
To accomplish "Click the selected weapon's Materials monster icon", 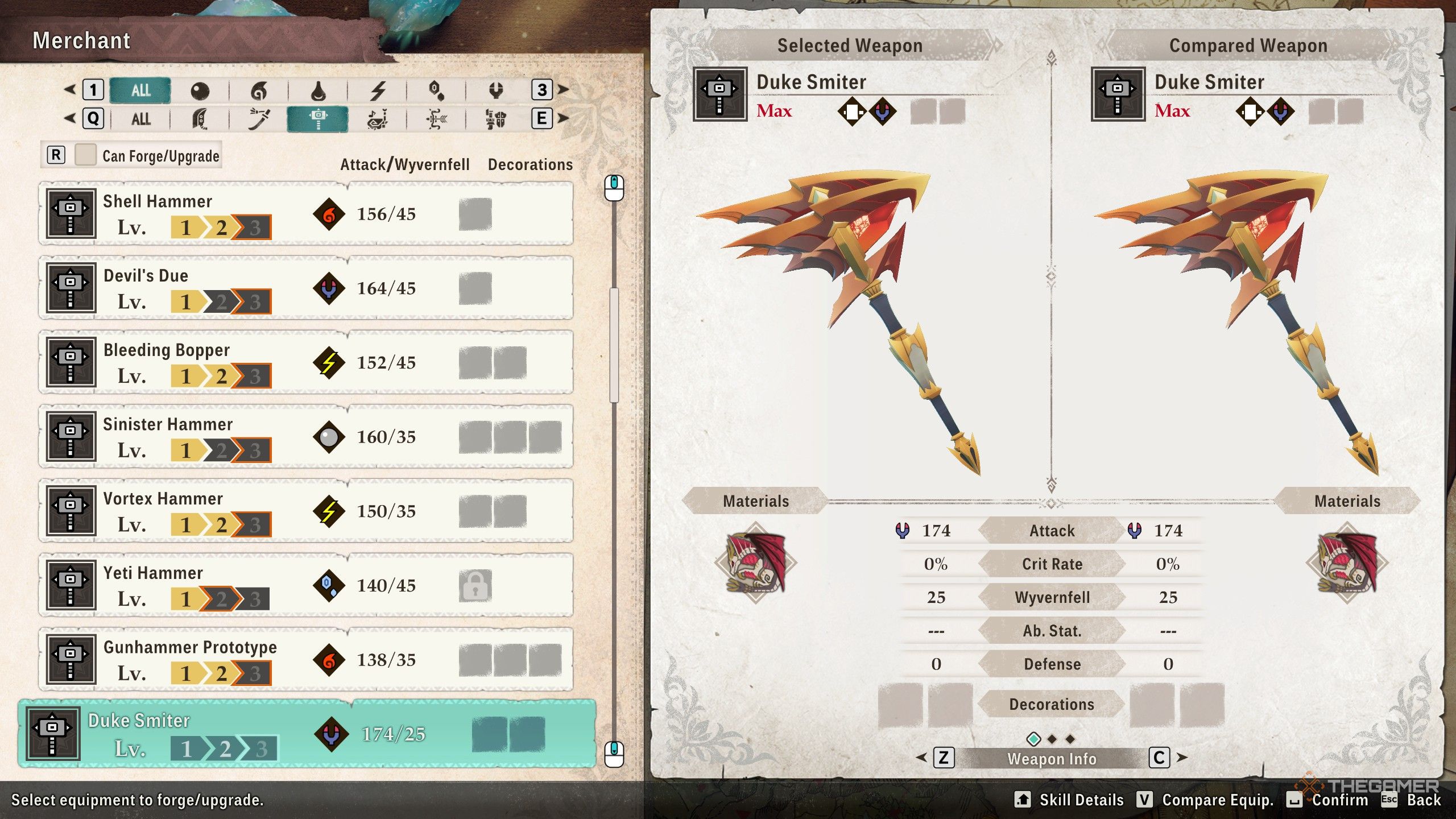I will tap(755, 562).
